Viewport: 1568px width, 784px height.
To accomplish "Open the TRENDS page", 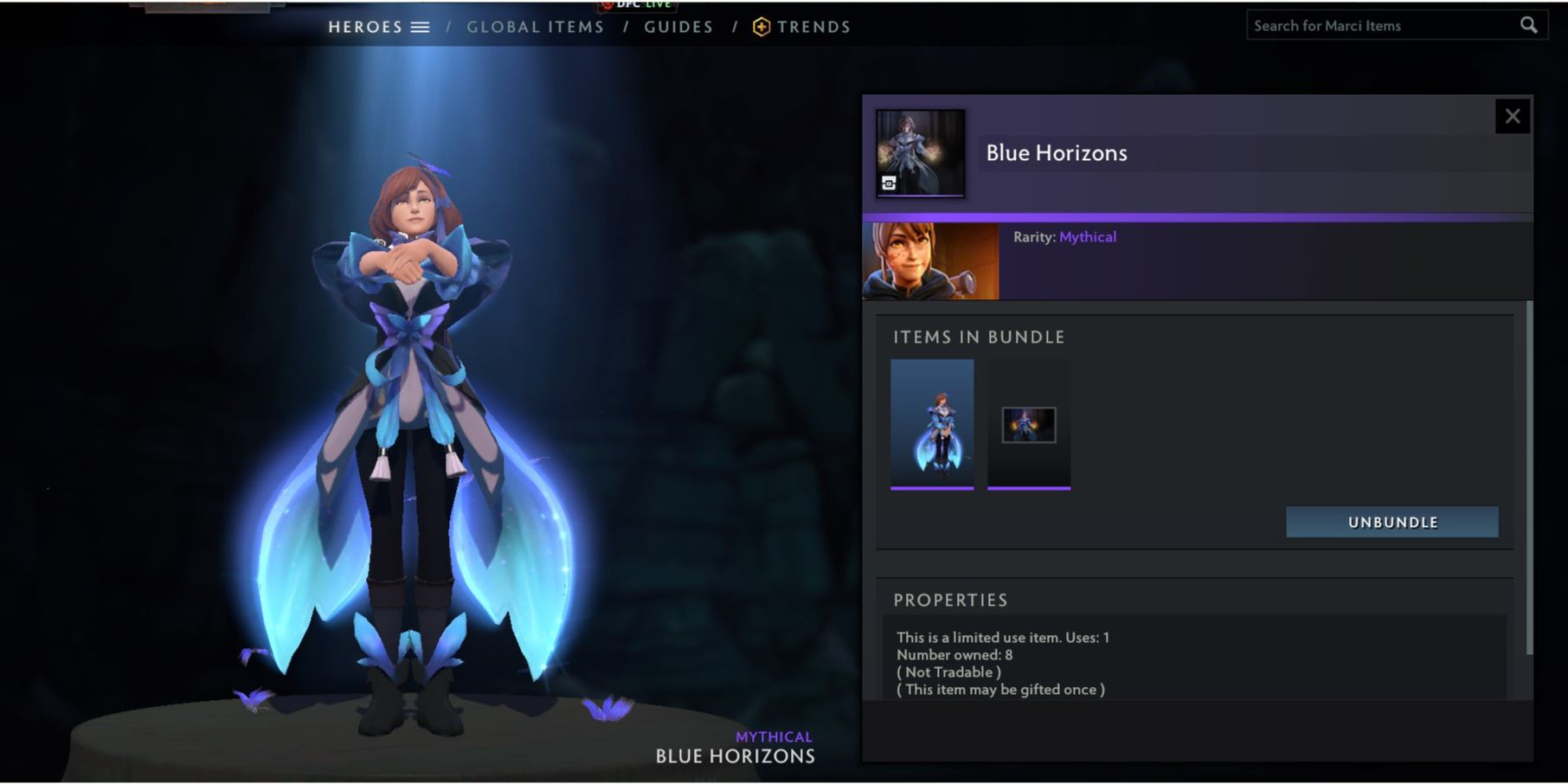I will tap(813, 27).
